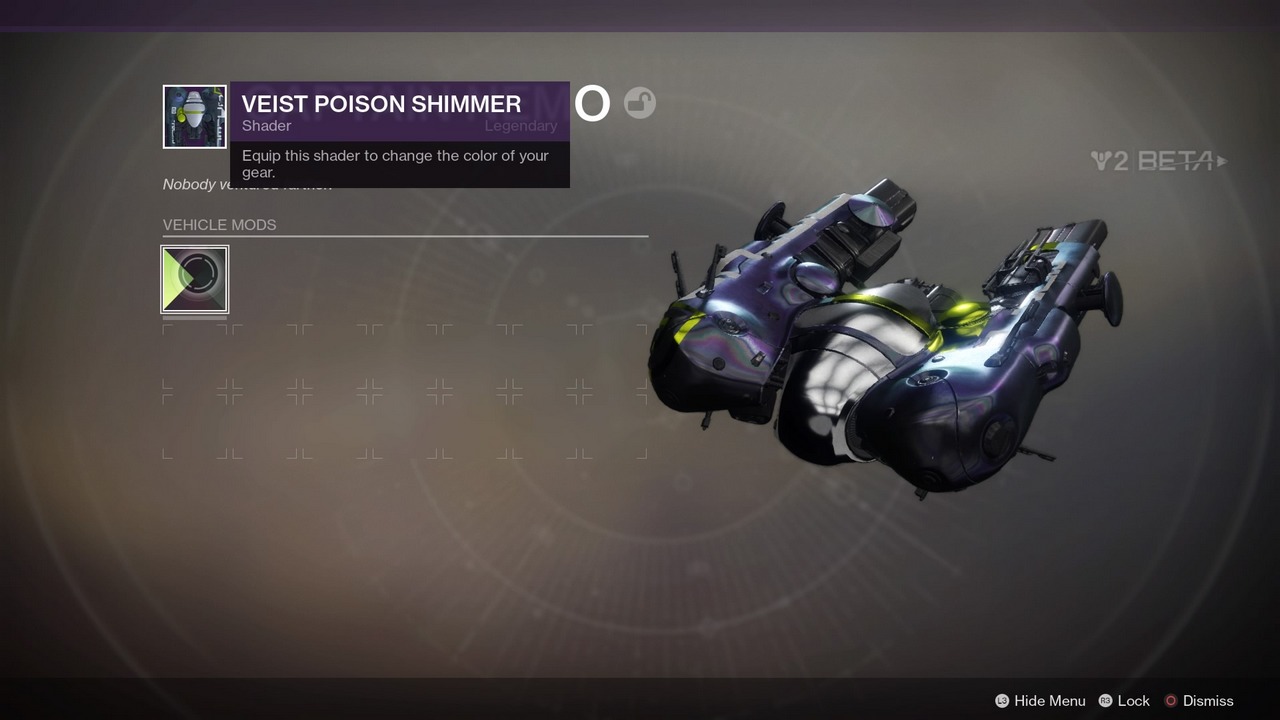This screenshot has width=1280, height=720.
Task: Click the white circle icon next to the title
Action: tap(592, 103)
